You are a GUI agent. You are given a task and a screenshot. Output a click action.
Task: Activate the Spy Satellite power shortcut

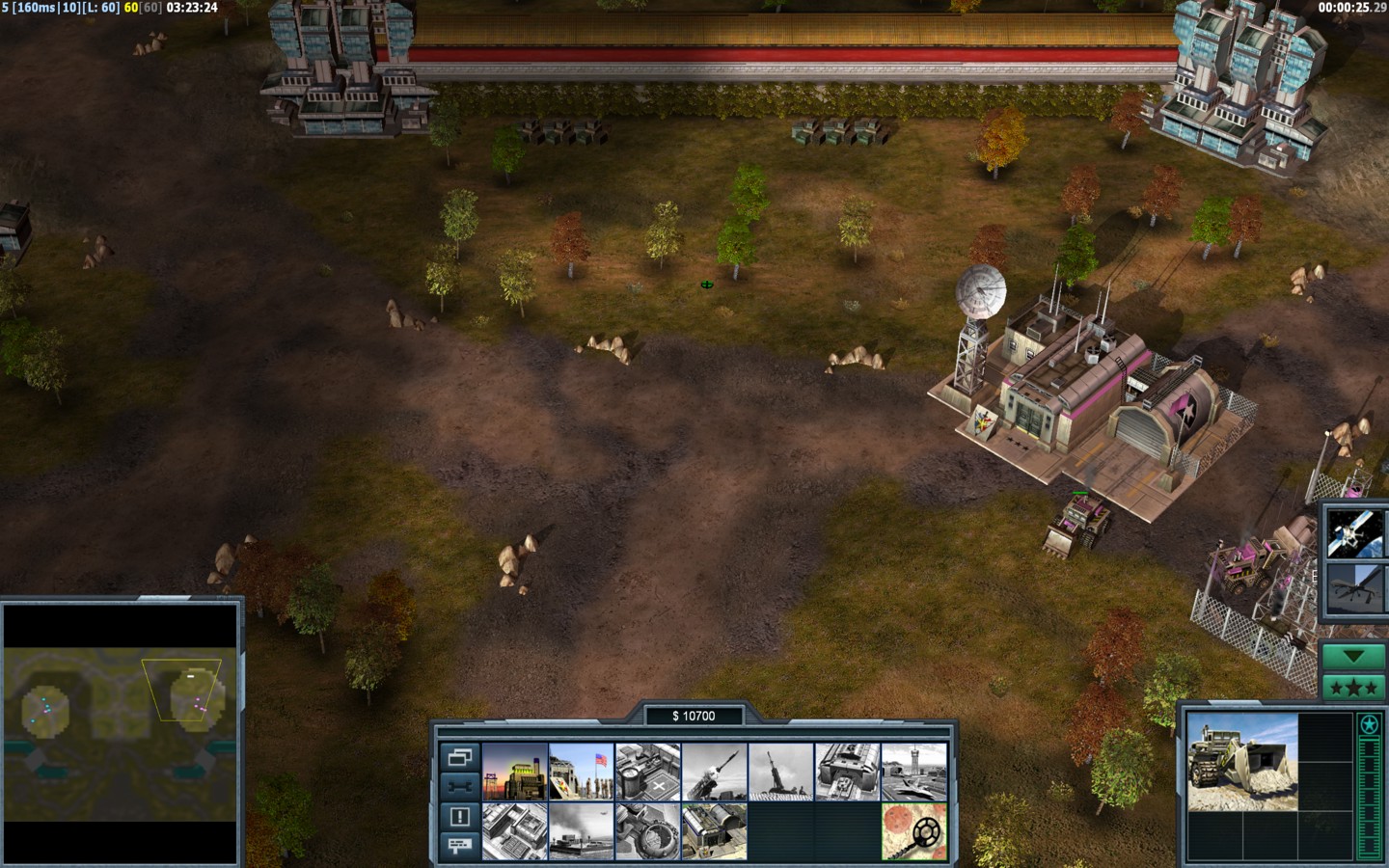[1353, 532]
